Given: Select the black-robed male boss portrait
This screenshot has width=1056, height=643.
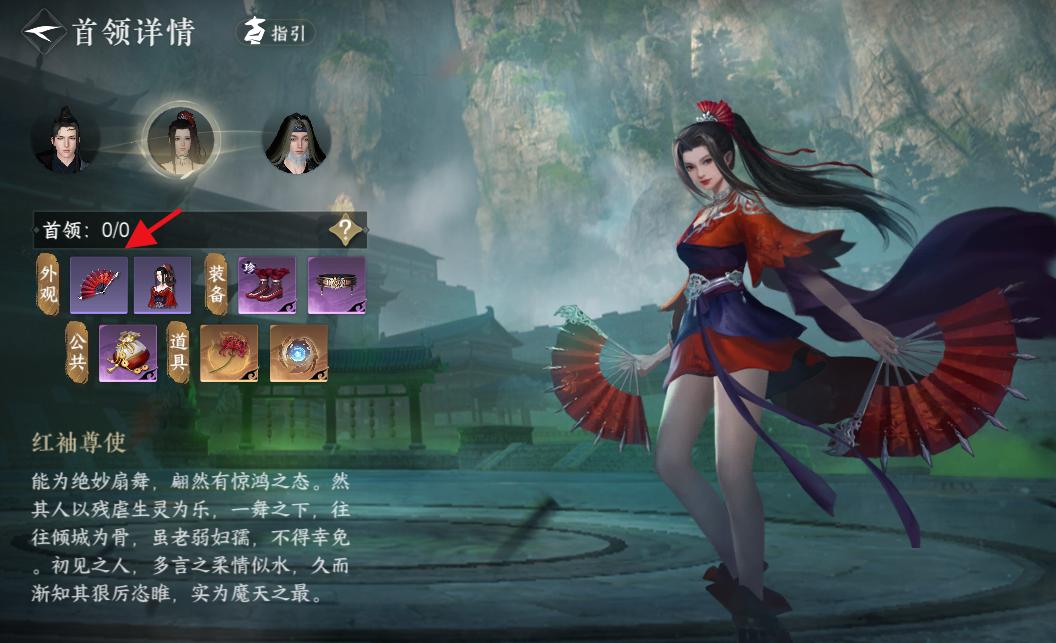Looking at the screenshot, I should [65, 141].
